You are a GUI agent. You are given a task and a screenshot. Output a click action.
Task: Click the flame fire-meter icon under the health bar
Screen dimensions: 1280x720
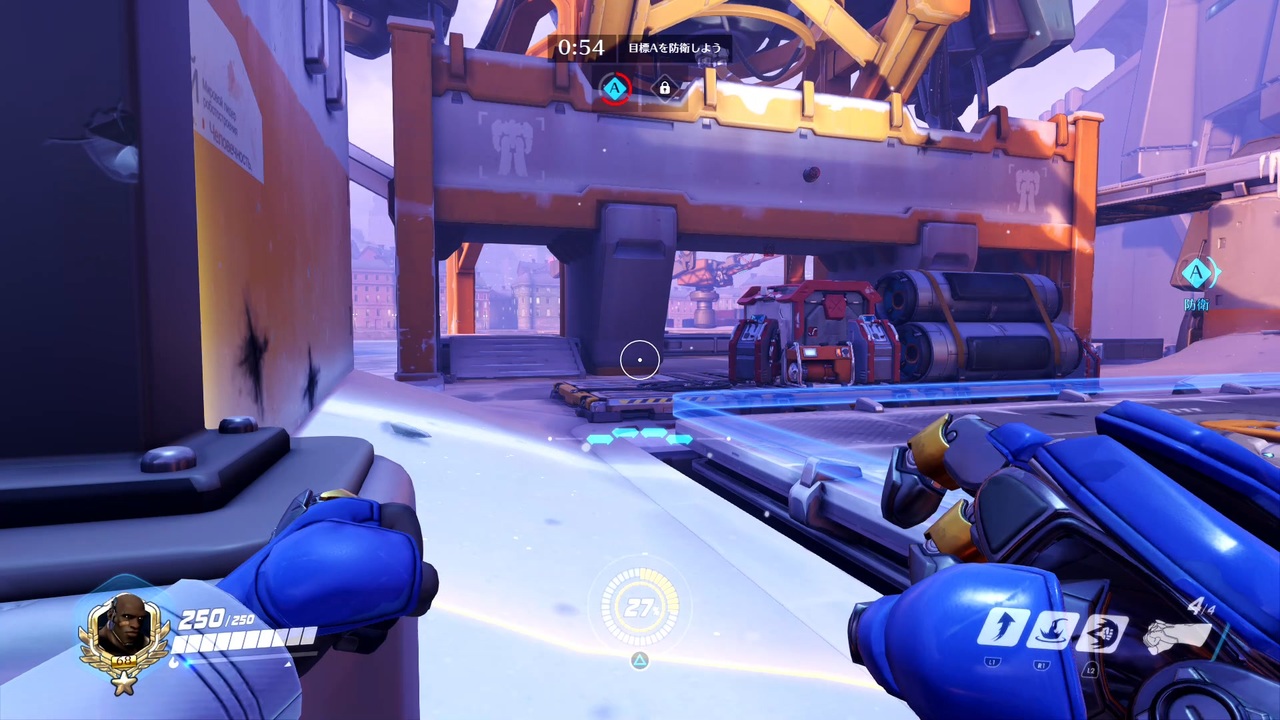point(175,662)
